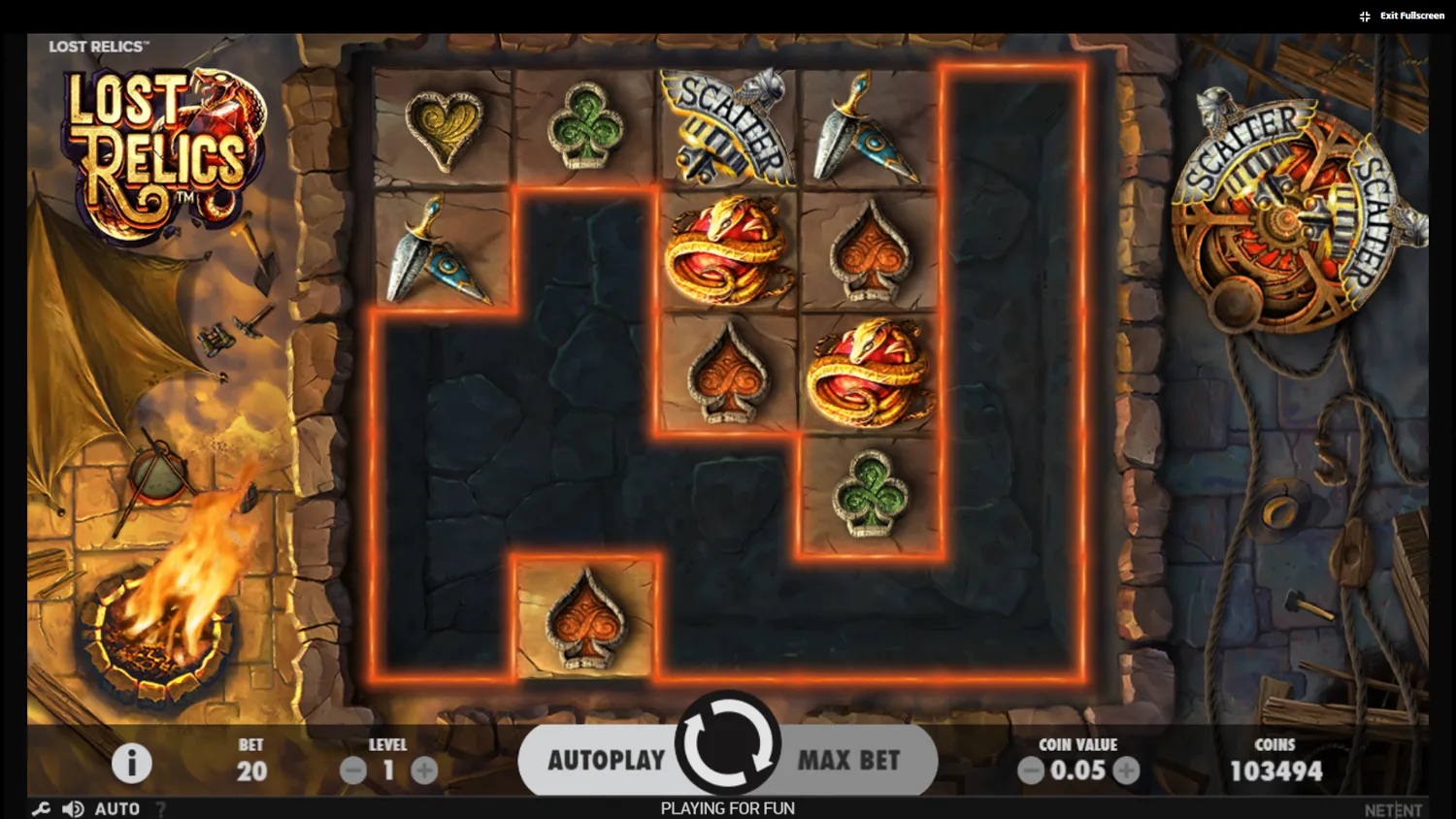Image resolution: width=1456 pixels, height=819 pixels.
Task: Open the game settings wrench icon
Action: click(40, 807)
